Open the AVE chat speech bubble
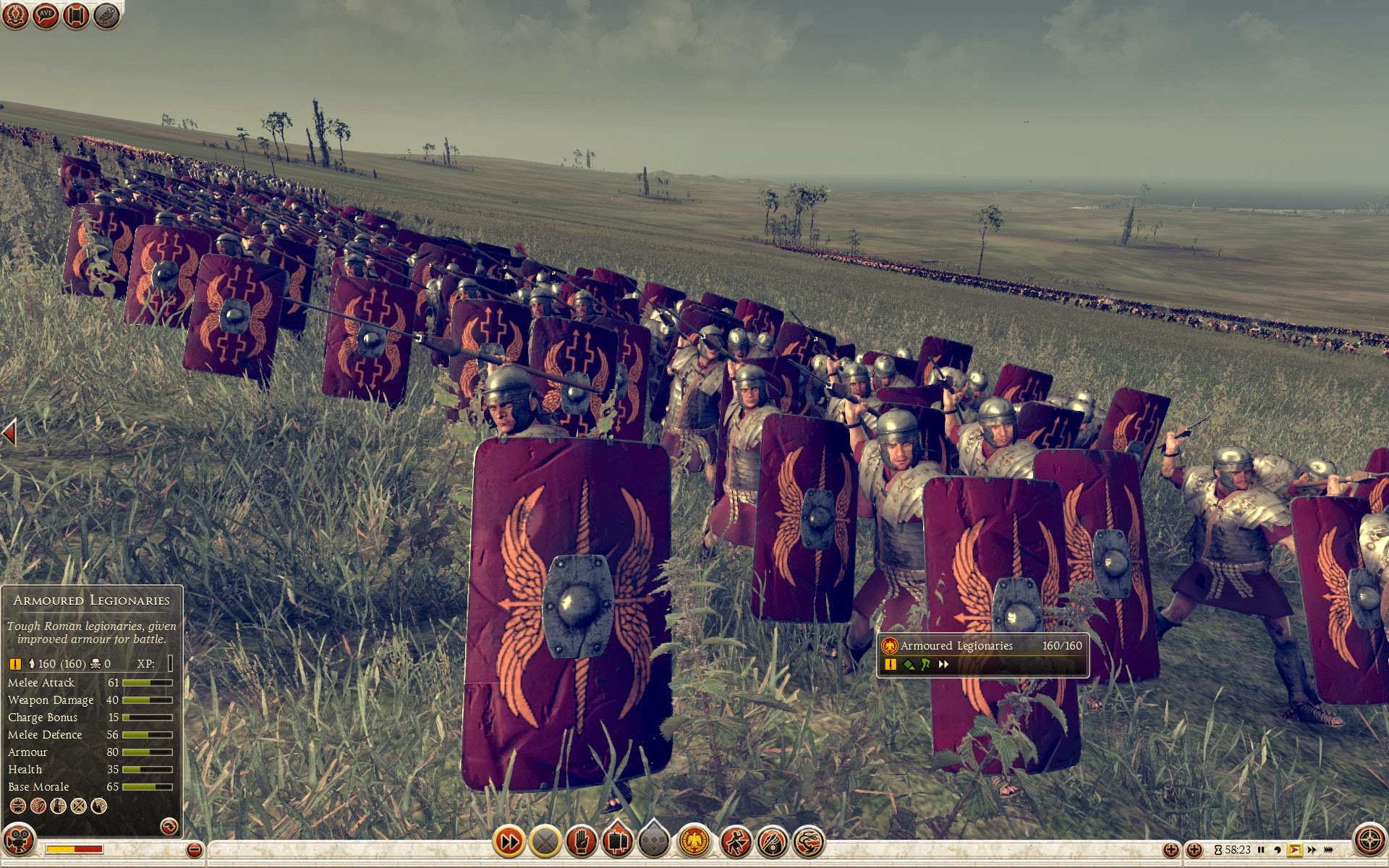This screenshot has width=1389, height=868. point(46,15)
